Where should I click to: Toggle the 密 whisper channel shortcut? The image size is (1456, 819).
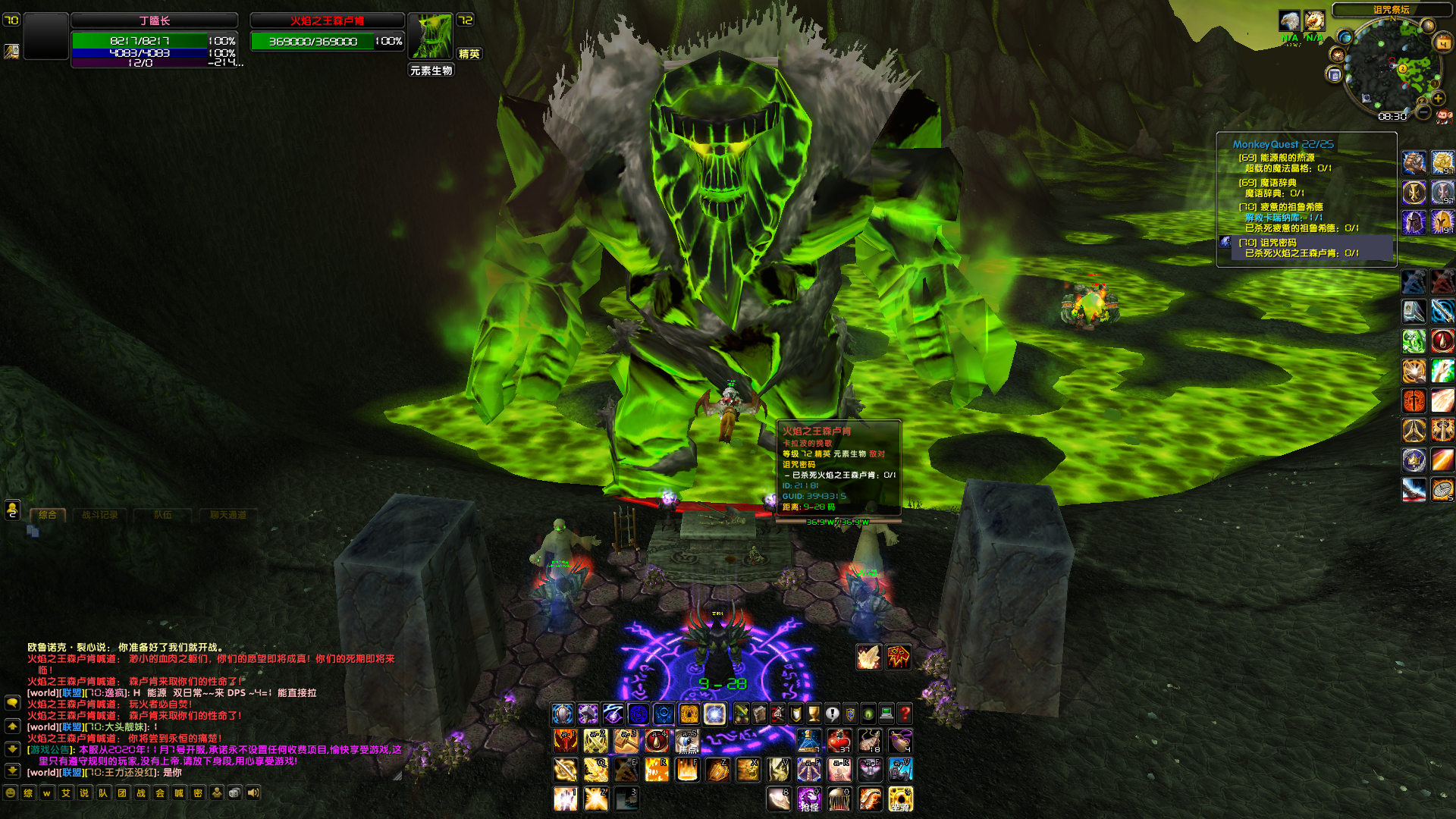click(198, 792)
